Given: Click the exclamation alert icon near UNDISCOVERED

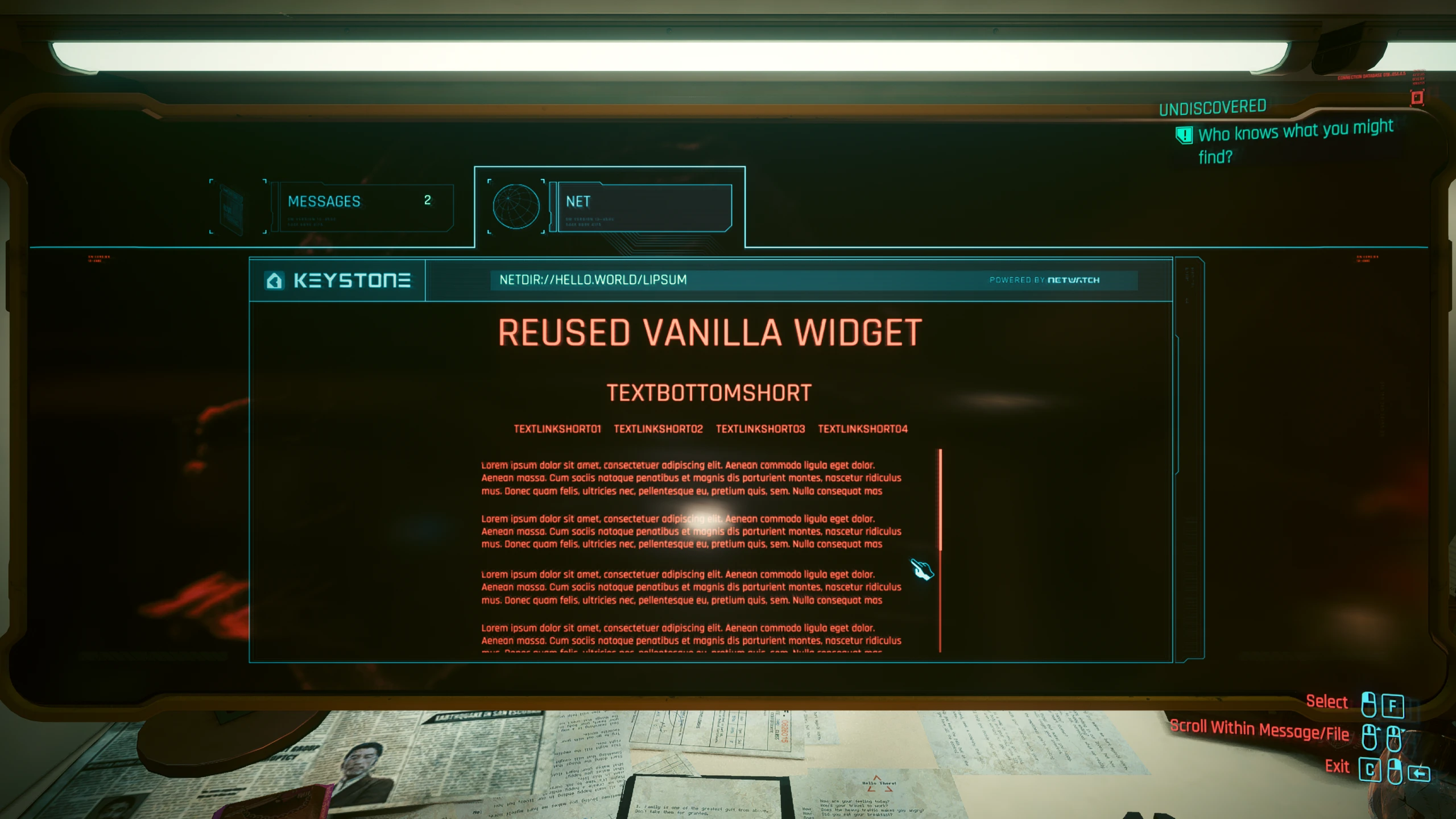Looking at the screenshot, I should pyautogui.click(x=1184, y=135).
